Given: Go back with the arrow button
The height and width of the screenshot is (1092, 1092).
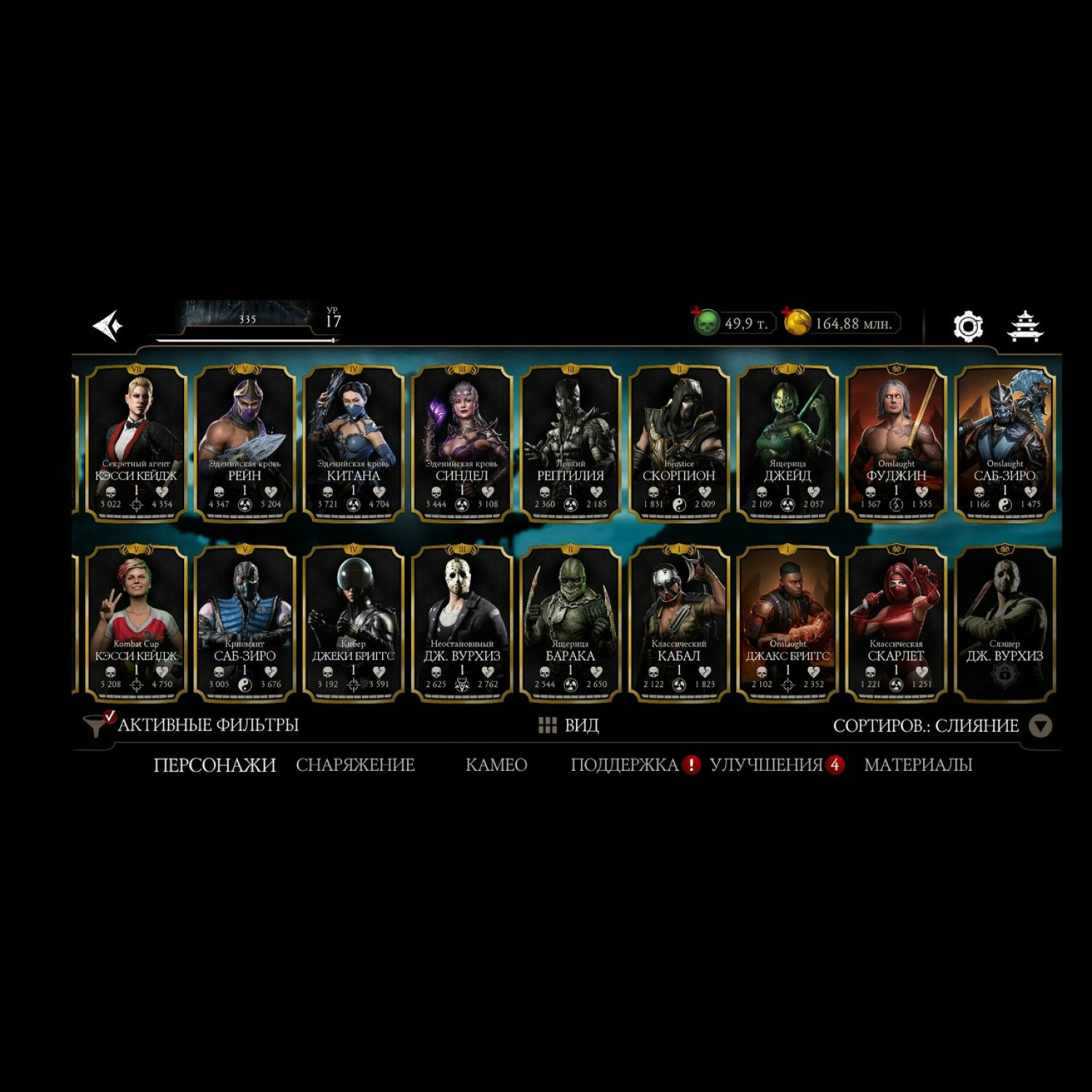Looking at the screenshot, I should coord(108,325).
